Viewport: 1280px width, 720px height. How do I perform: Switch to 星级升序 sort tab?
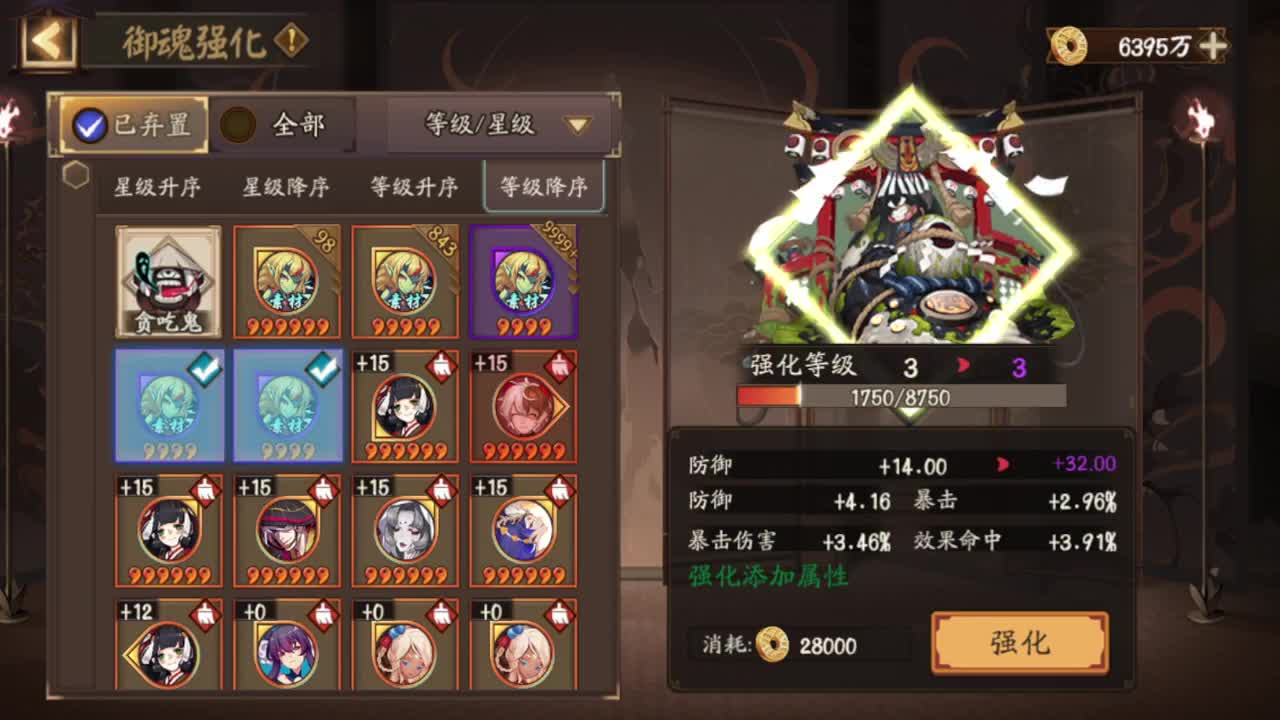point(155,187)
